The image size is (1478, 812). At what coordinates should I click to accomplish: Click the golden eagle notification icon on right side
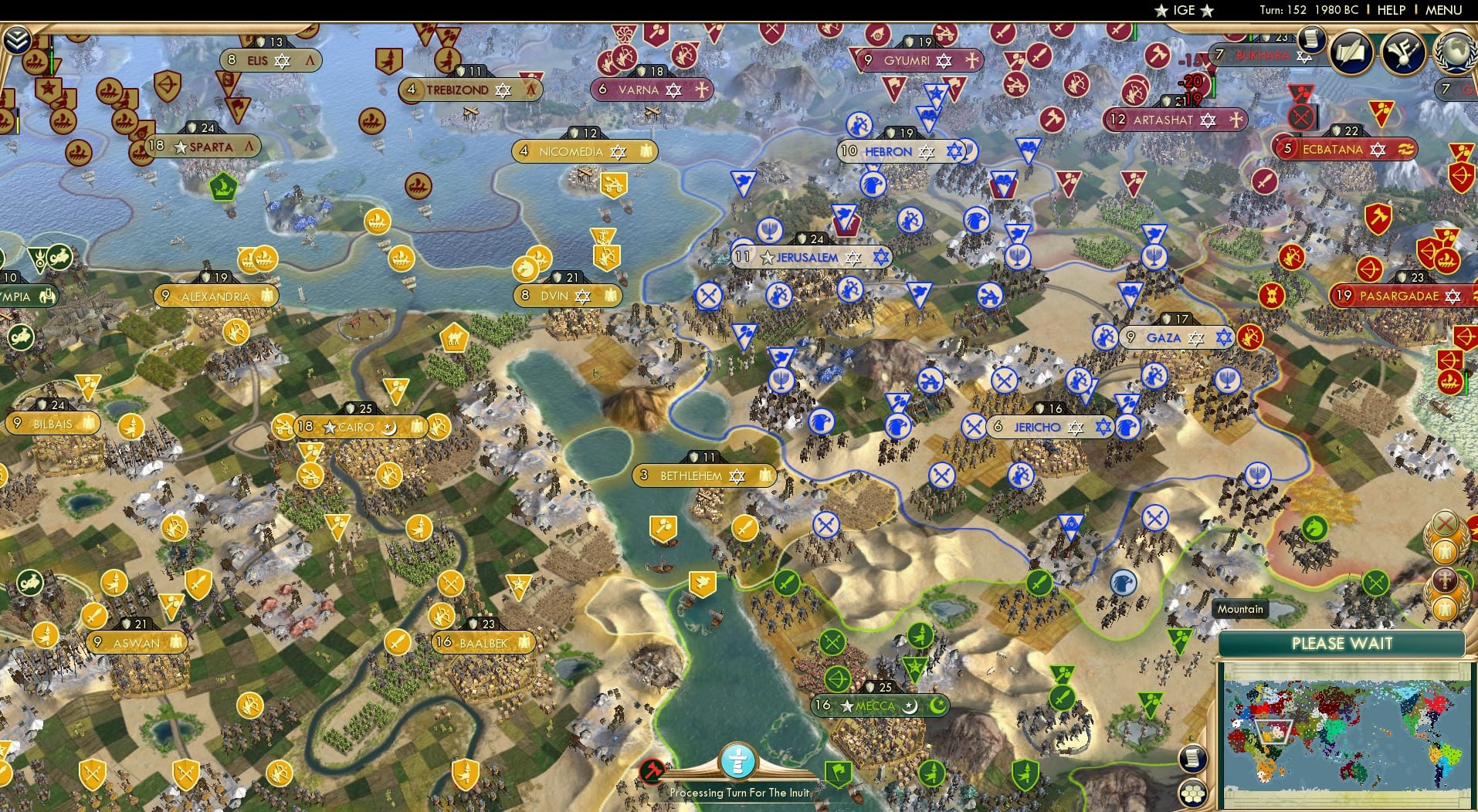coord(1444,552)
